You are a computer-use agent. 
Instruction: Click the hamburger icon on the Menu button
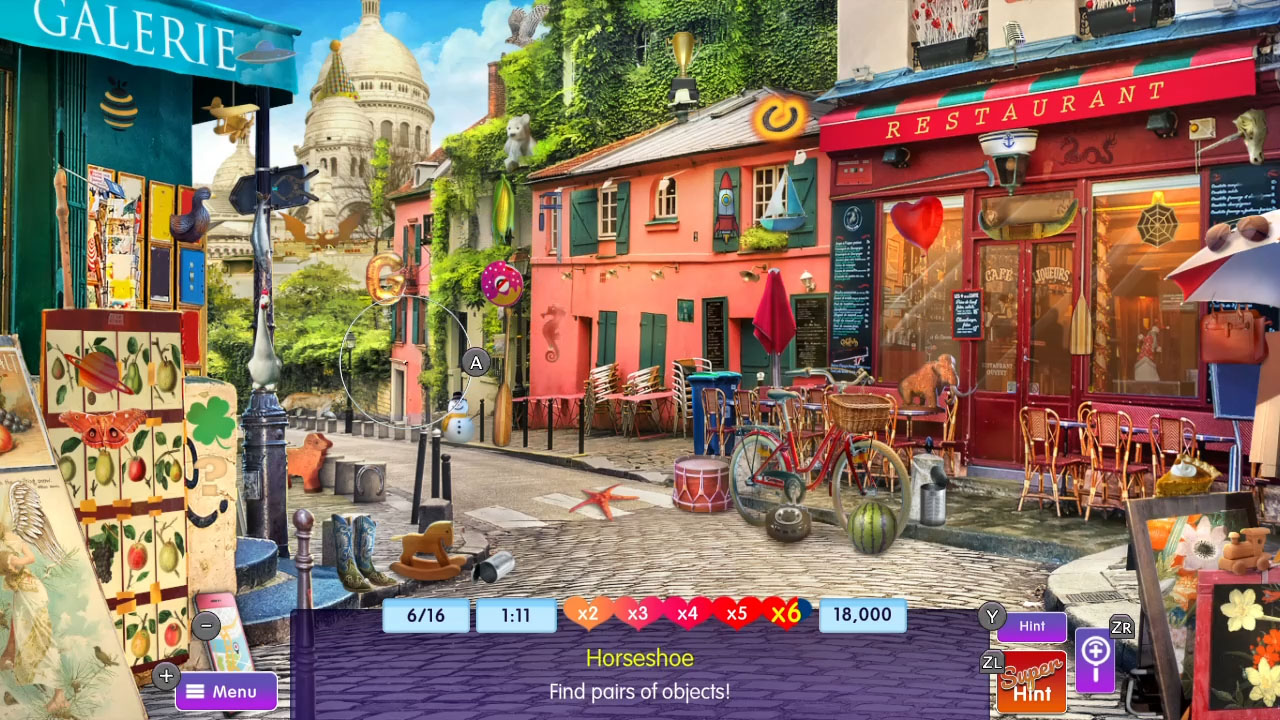(x=196, y=690)
